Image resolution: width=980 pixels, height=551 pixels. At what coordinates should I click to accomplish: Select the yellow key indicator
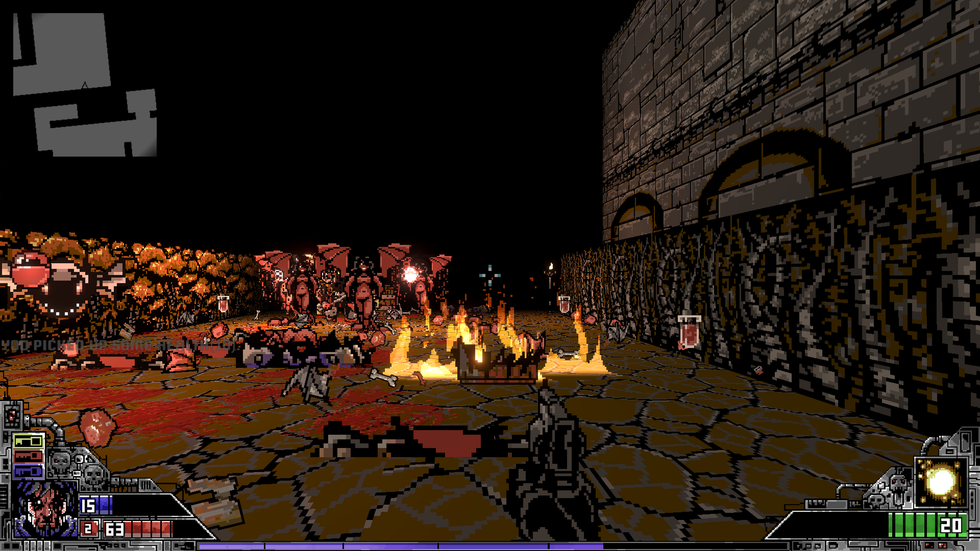tap(28, 441)
